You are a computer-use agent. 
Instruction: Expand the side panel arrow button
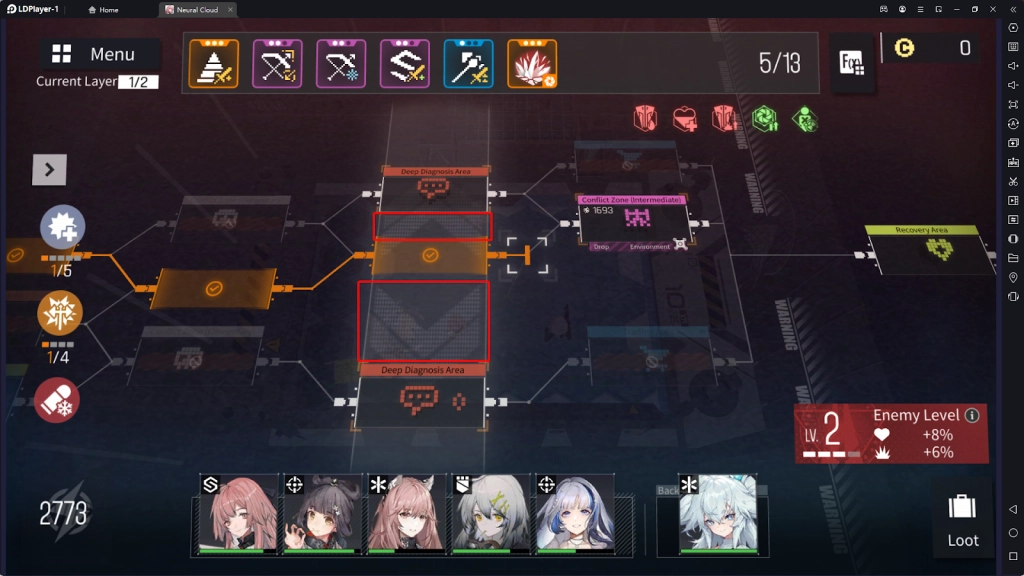pos(49,170)
